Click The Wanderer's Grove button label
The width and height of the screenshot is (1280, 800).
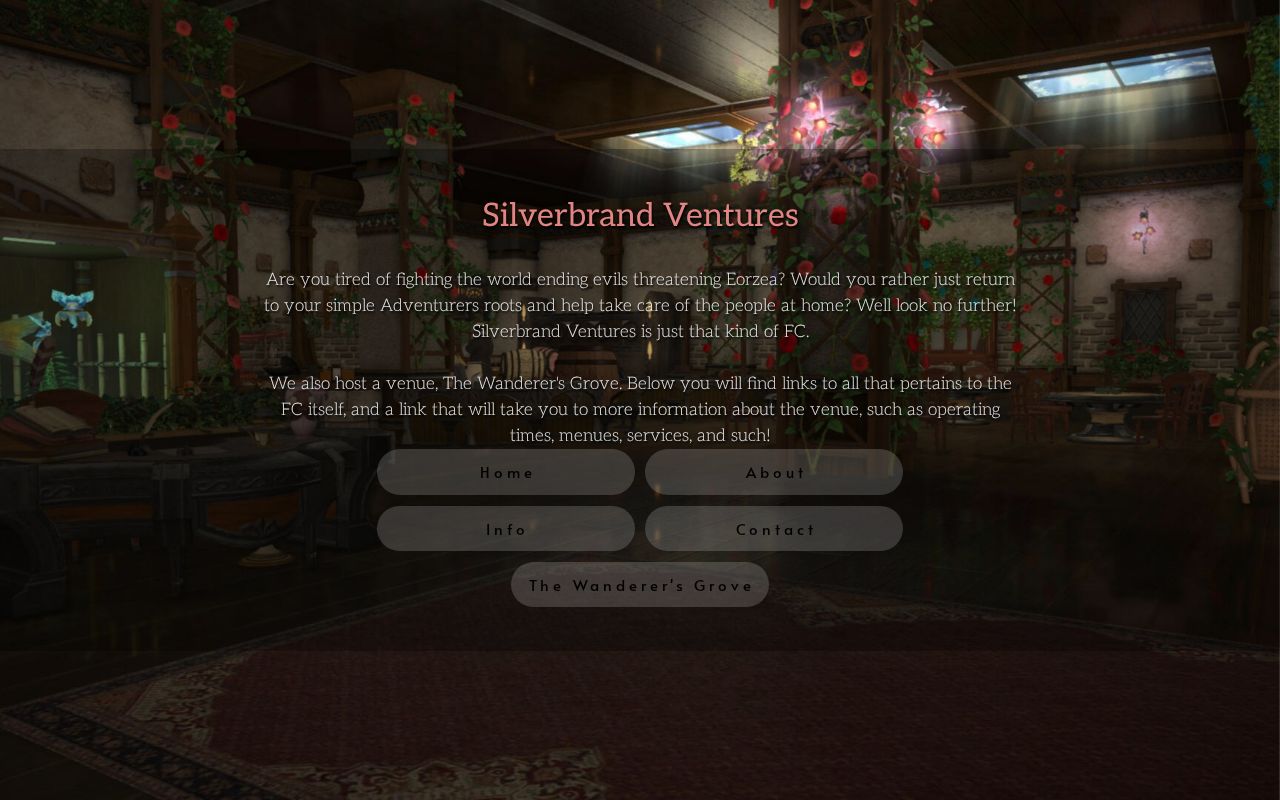(639, 586)
